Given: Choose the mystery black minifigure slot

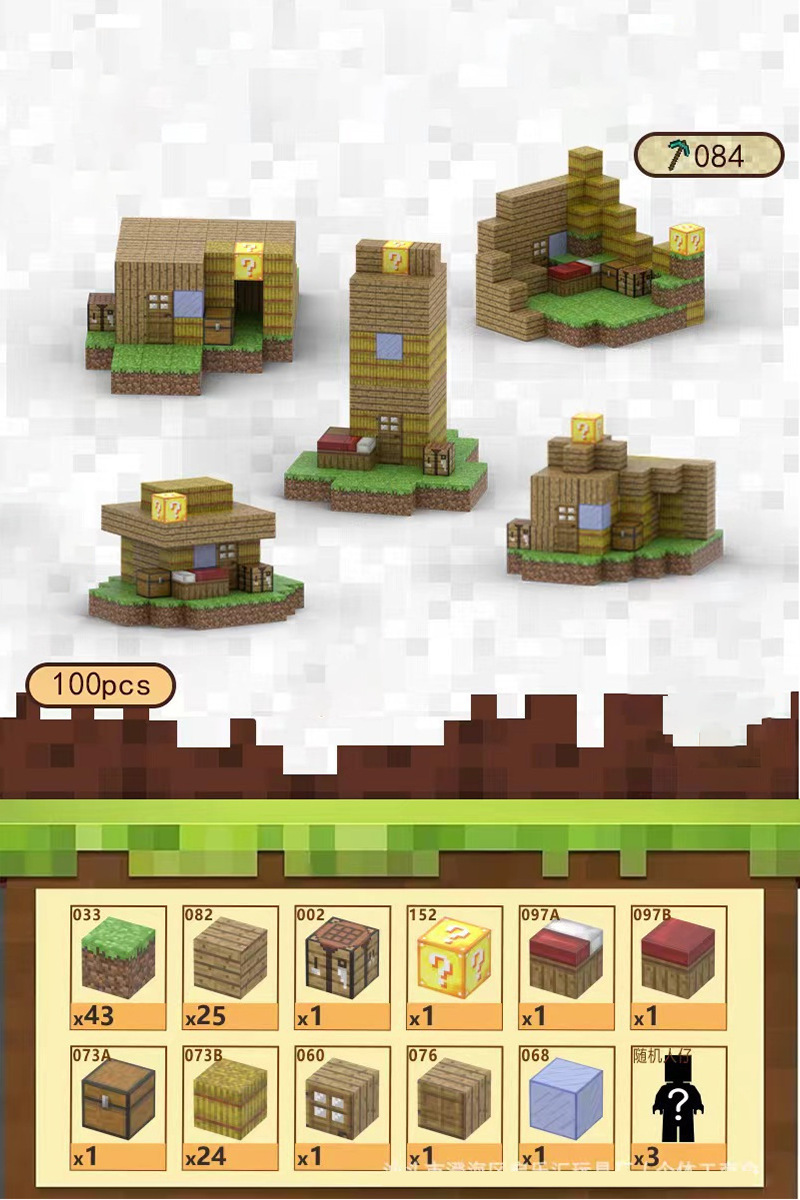Looking at the screenshot, I should [x=679, y=1106].
